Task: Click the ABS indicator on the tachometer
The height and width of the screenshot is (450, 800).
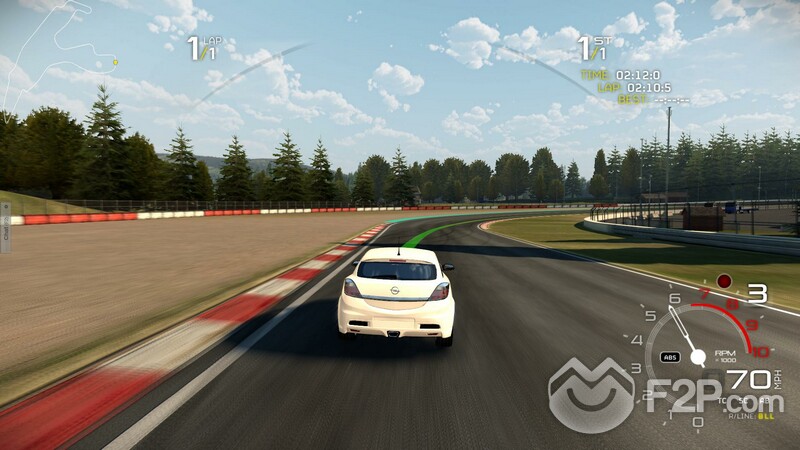Action: tap(672, 357)
